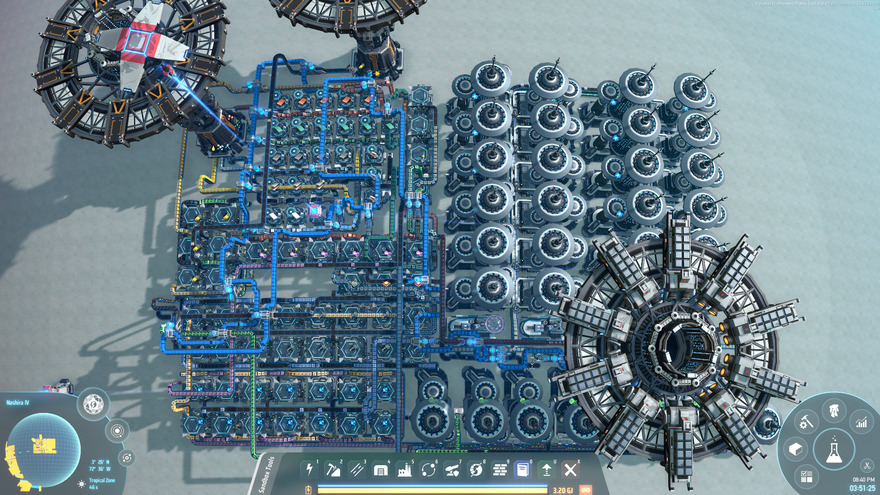Open the Dyson sphere editor icon

pos(93,405)
